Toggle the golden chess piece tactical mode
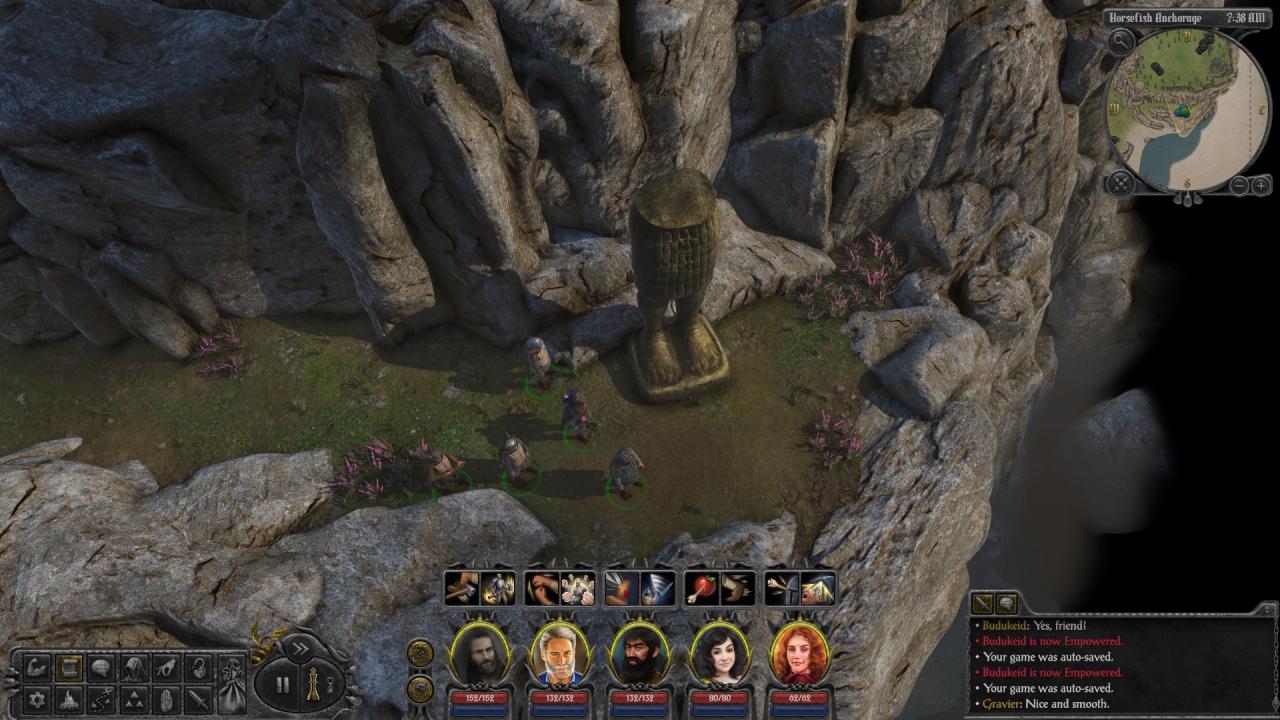Image resolution: width=1280 pixels, height=720 pixels. (x=313, y=684)
